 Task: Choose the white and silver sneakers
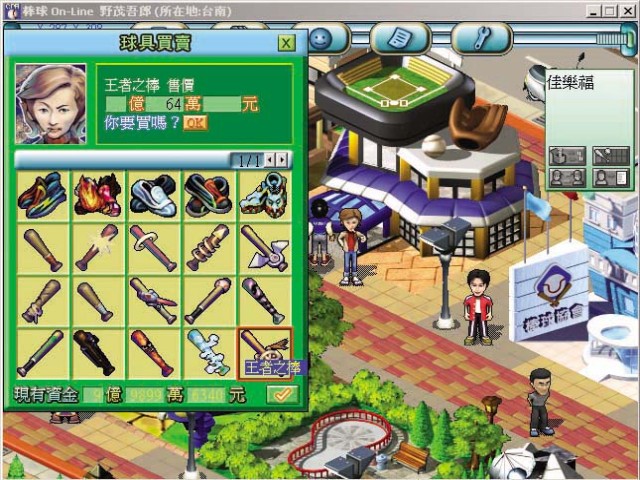(x=152, y=196)
